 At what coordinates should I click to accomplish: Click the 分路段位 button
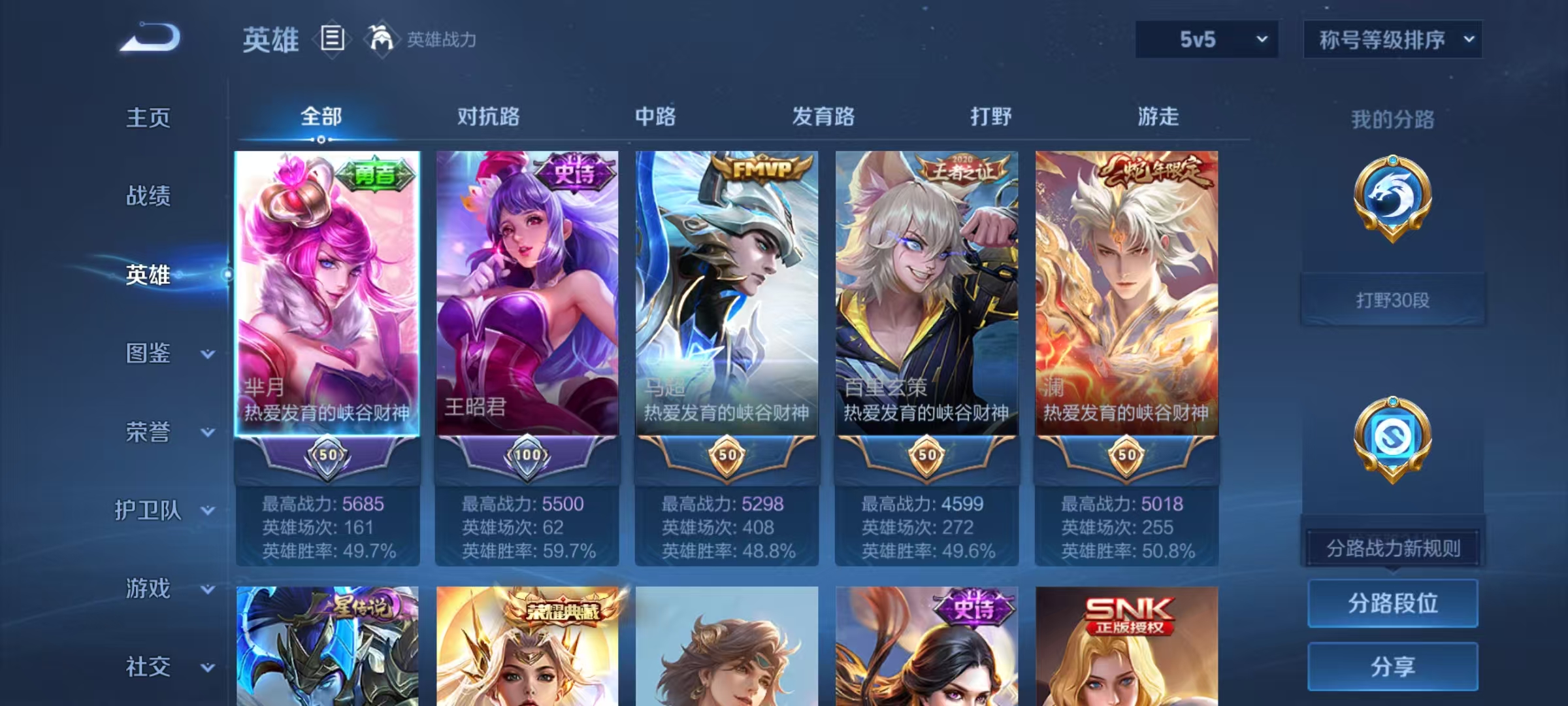point(1393,604)
